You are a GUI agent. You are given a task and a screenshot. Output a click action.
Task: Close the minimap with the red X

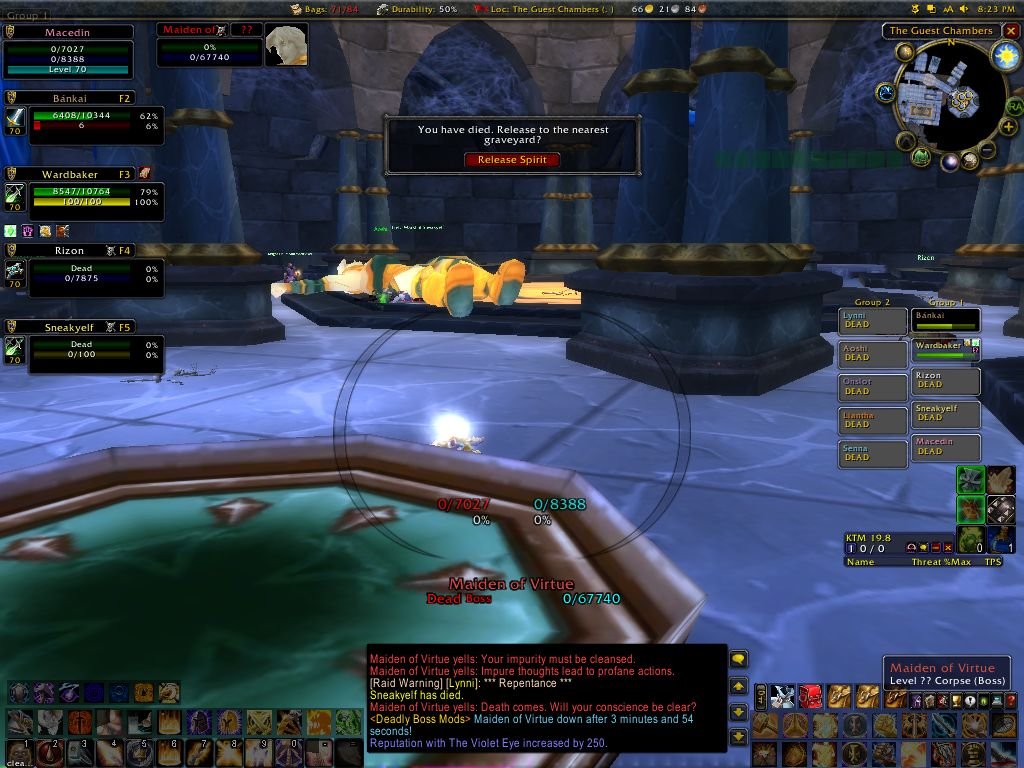(1011, 31)
